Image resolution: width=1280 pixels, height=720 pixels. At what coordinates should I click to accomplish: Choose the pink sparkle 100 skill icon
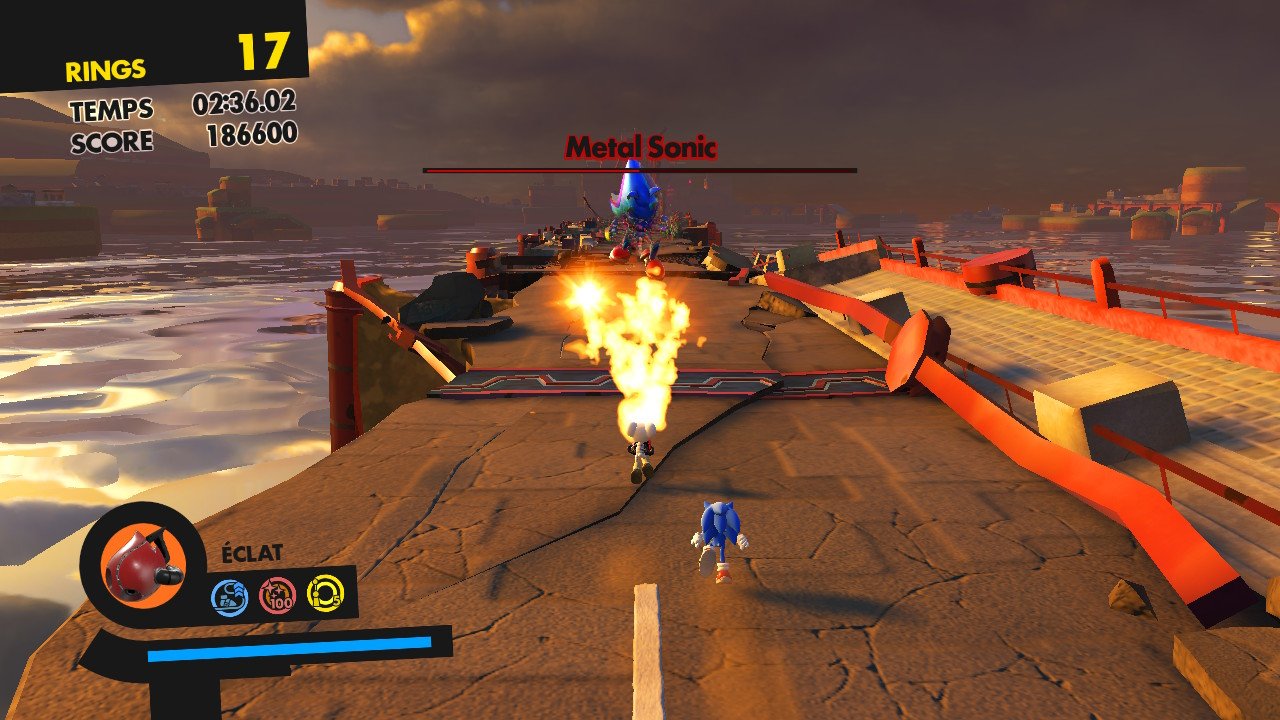[277, 595]
